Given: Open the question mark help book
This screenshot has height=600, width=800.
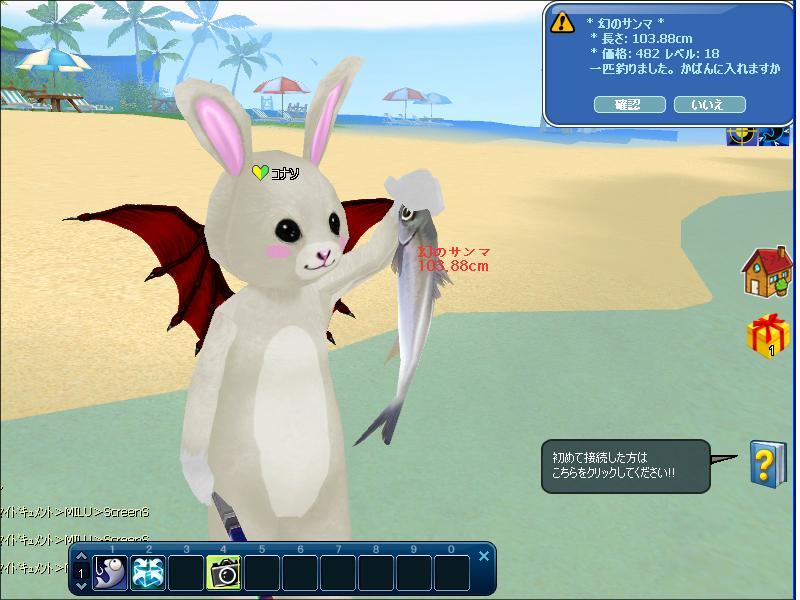Looking at the screenshot, I should 765,463.
